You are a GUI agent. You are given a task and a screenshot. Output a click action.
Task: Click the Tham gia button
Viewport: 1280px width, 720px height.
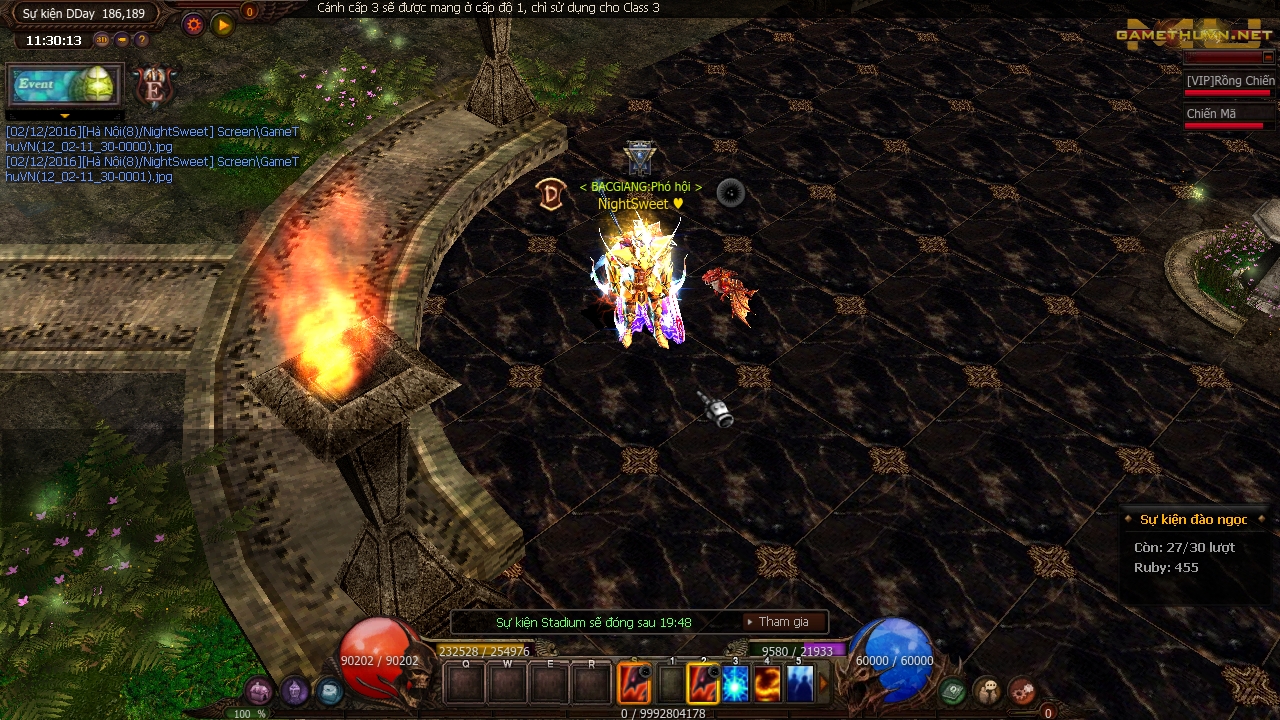(783, 622)
